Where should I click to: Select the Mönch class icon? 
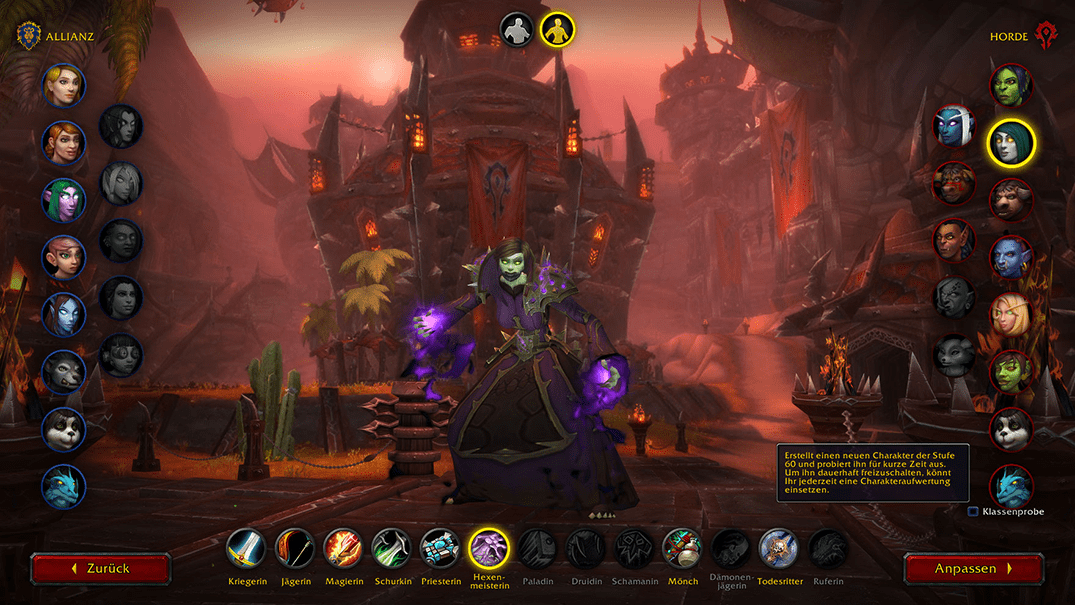[x=682, y=548]
